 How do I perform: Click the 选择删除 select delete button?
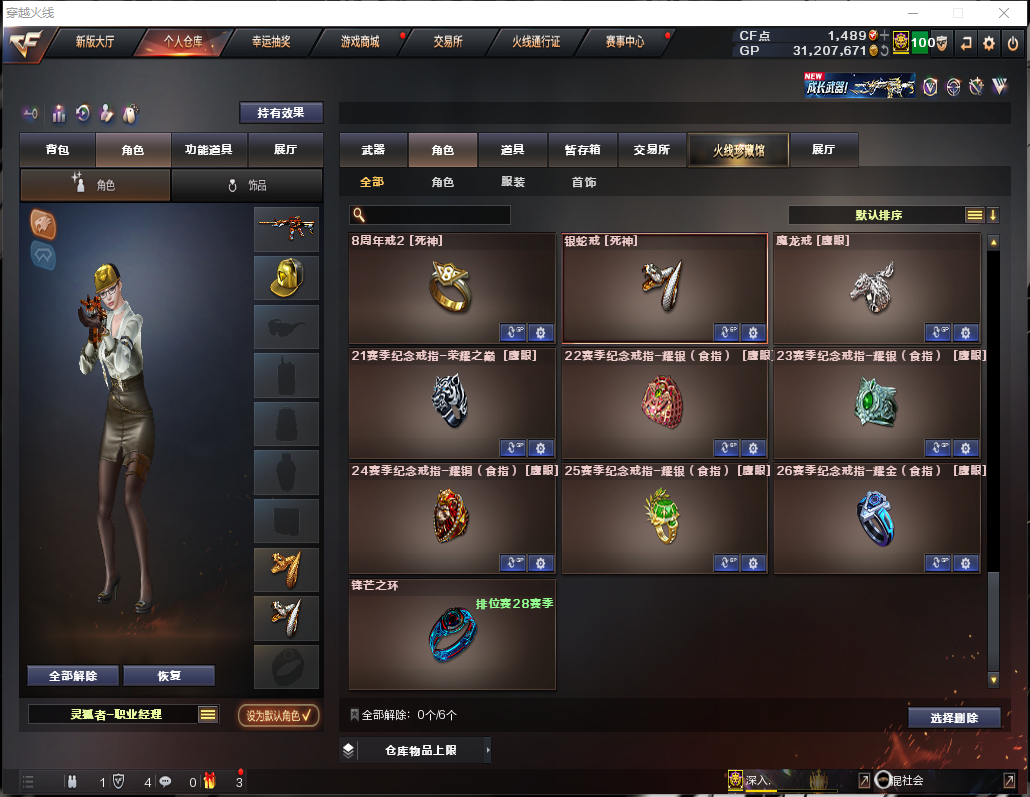click(x=955, y=718)
